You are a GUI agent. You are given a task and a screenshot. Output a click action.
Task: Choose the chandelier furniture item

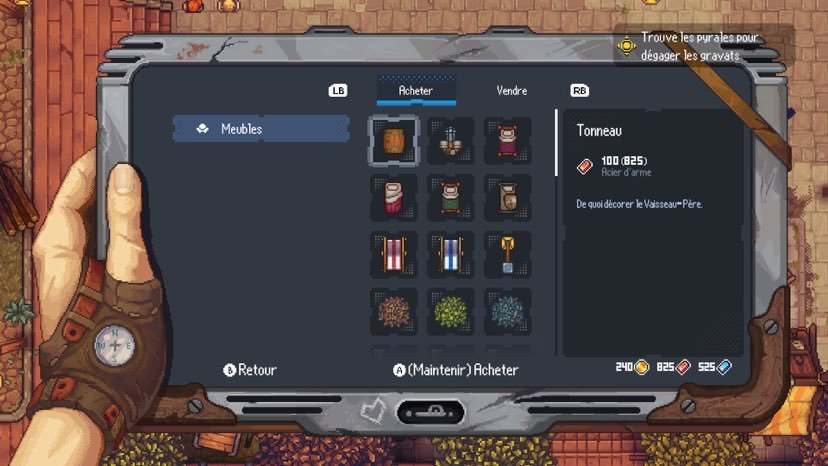pyautogui.click(x=450, y=141)
